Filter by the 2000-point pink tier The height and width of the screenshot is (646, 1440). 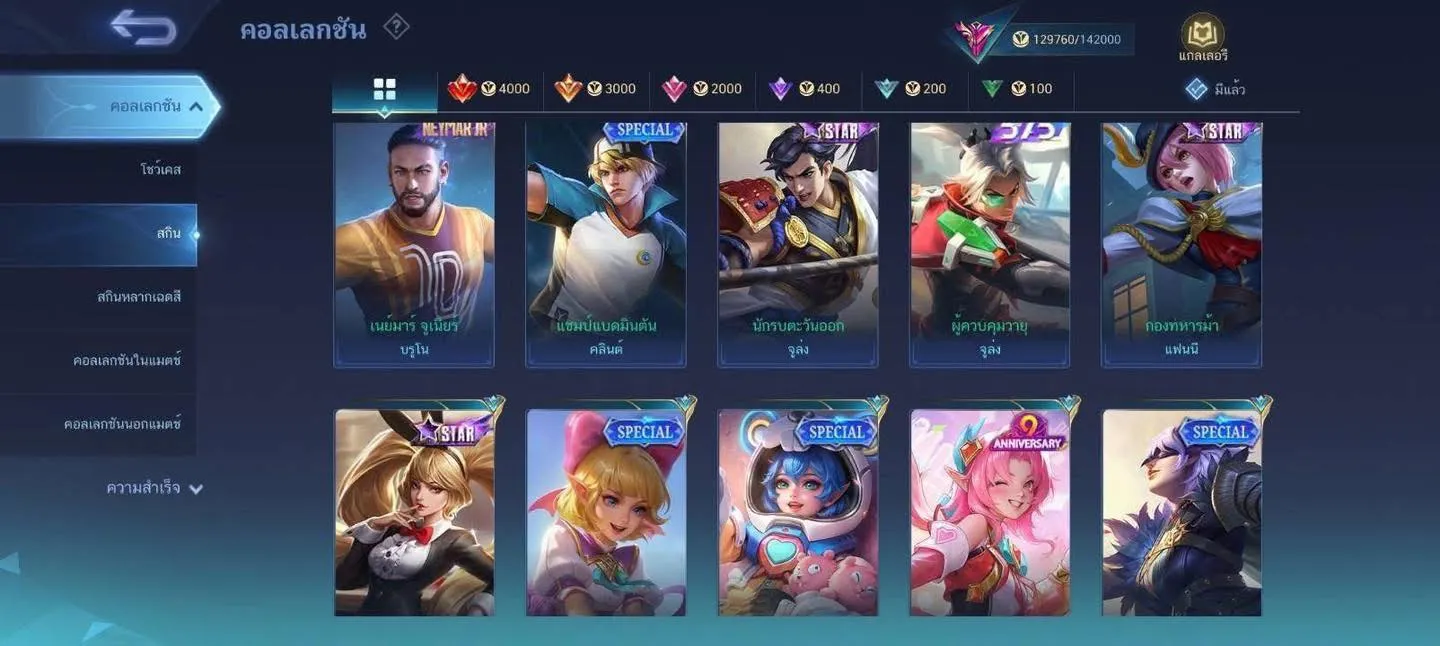[x=702, y=89]
